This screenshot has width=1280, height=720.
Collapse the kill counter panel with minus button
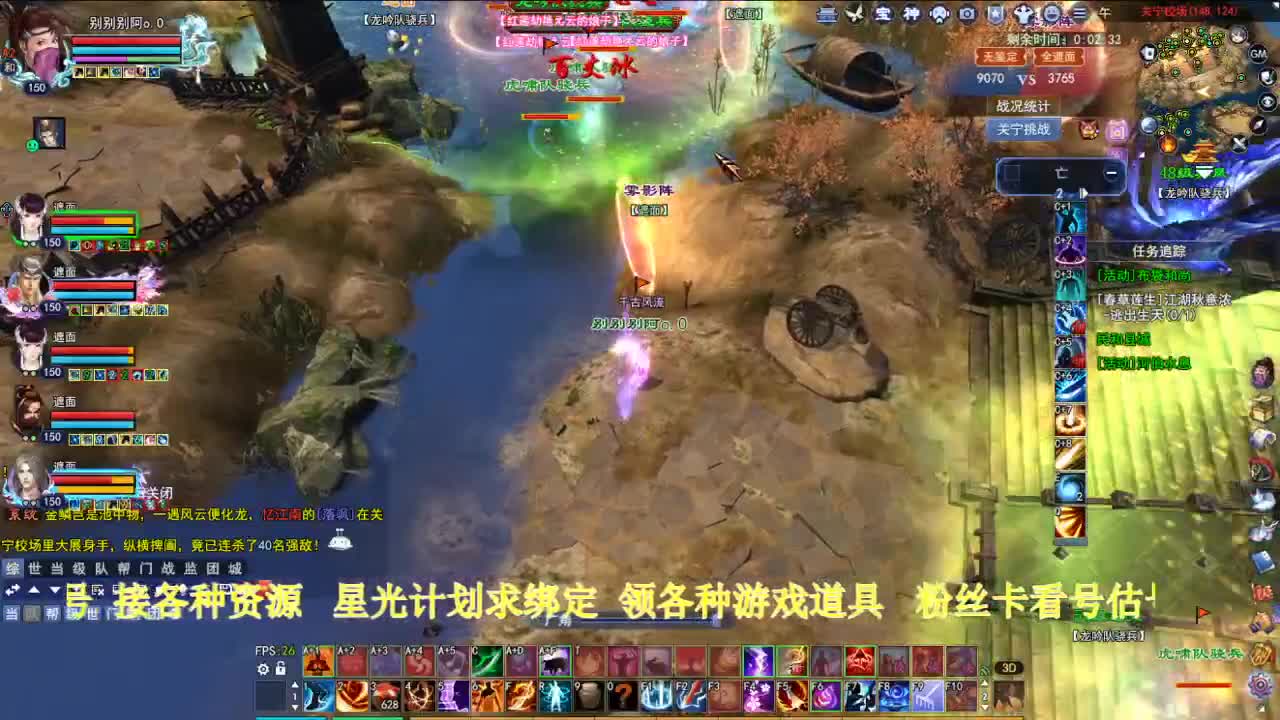pyautogui.click(x=1112, y=173)
